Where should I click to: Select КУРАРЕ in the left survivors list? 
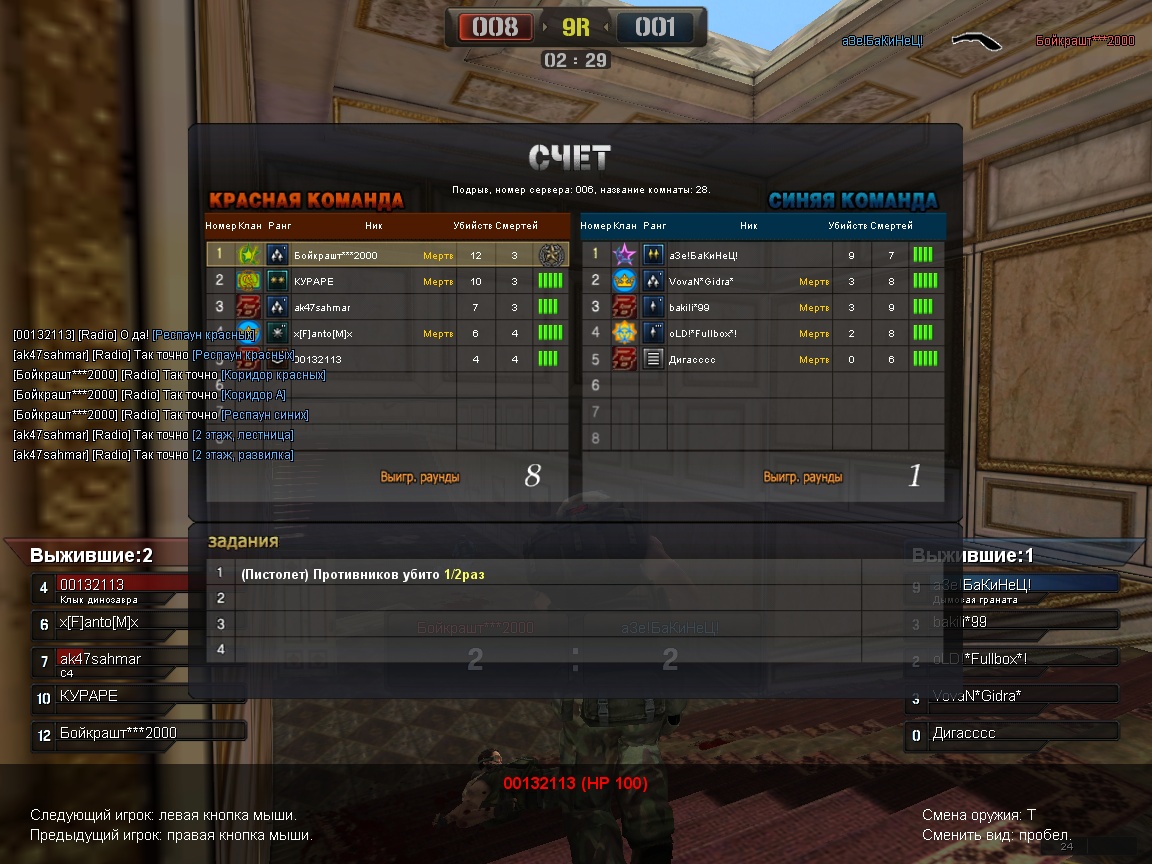[x=110, y=696]
